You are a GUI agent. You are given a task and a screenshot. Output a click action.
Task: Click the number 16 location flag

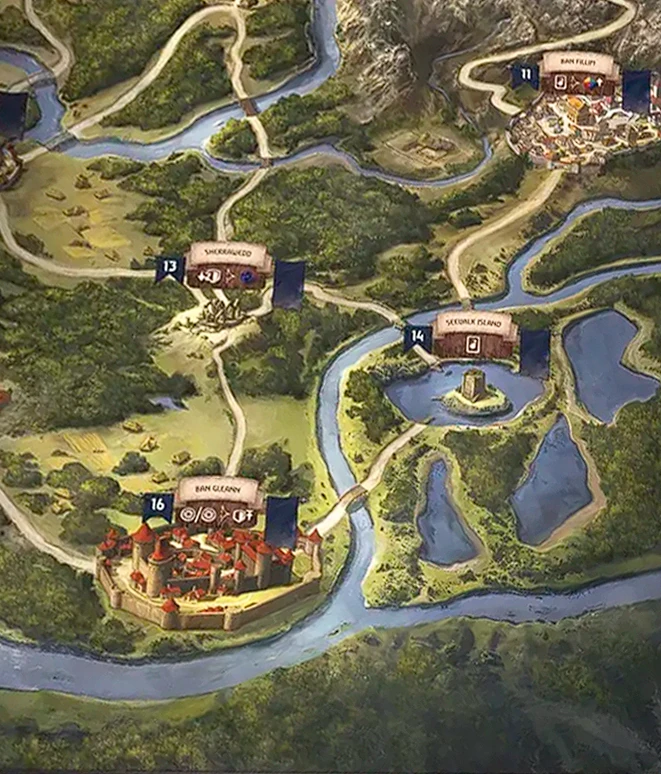coord(157,506)
